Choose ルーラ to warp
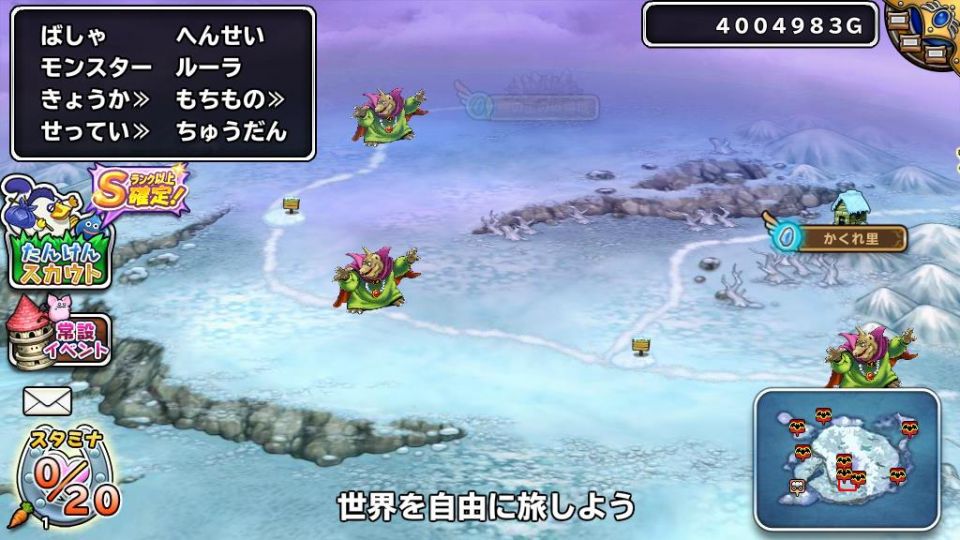The width and height of the screenshot is (960, 540). [x=208, y=68]
